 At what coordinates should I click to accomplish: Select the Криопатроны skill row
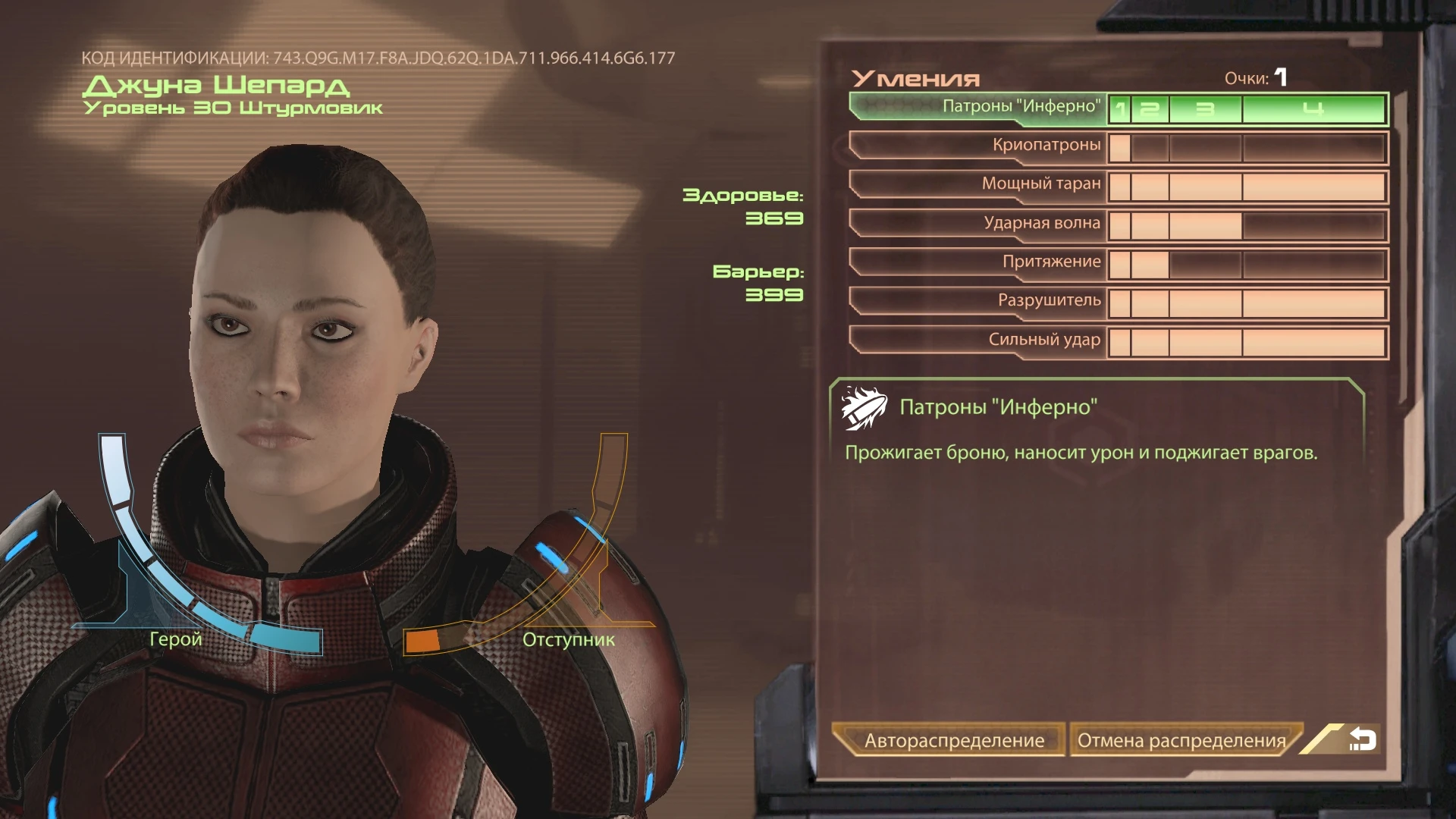point(1046,146)
